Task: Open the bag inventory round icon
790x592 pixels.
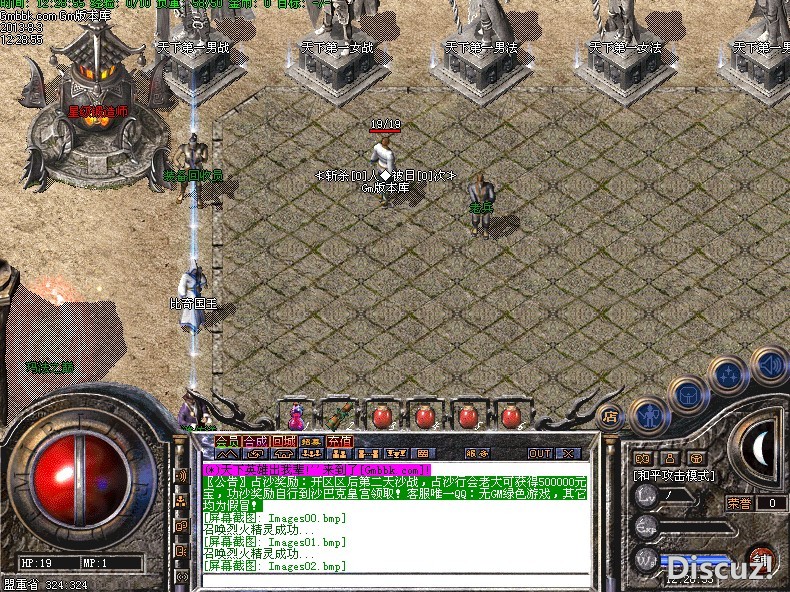Action: (689, 394)
